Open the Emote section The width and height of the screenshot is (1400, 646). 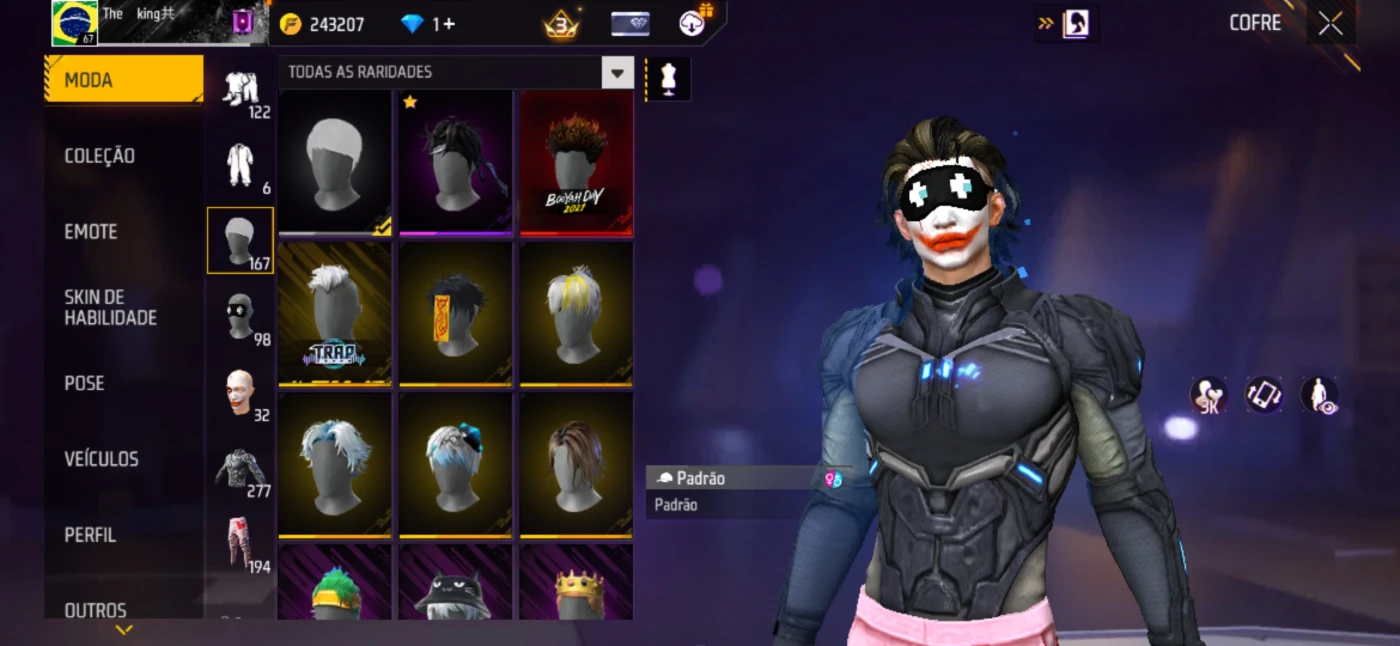pos(91,232)
